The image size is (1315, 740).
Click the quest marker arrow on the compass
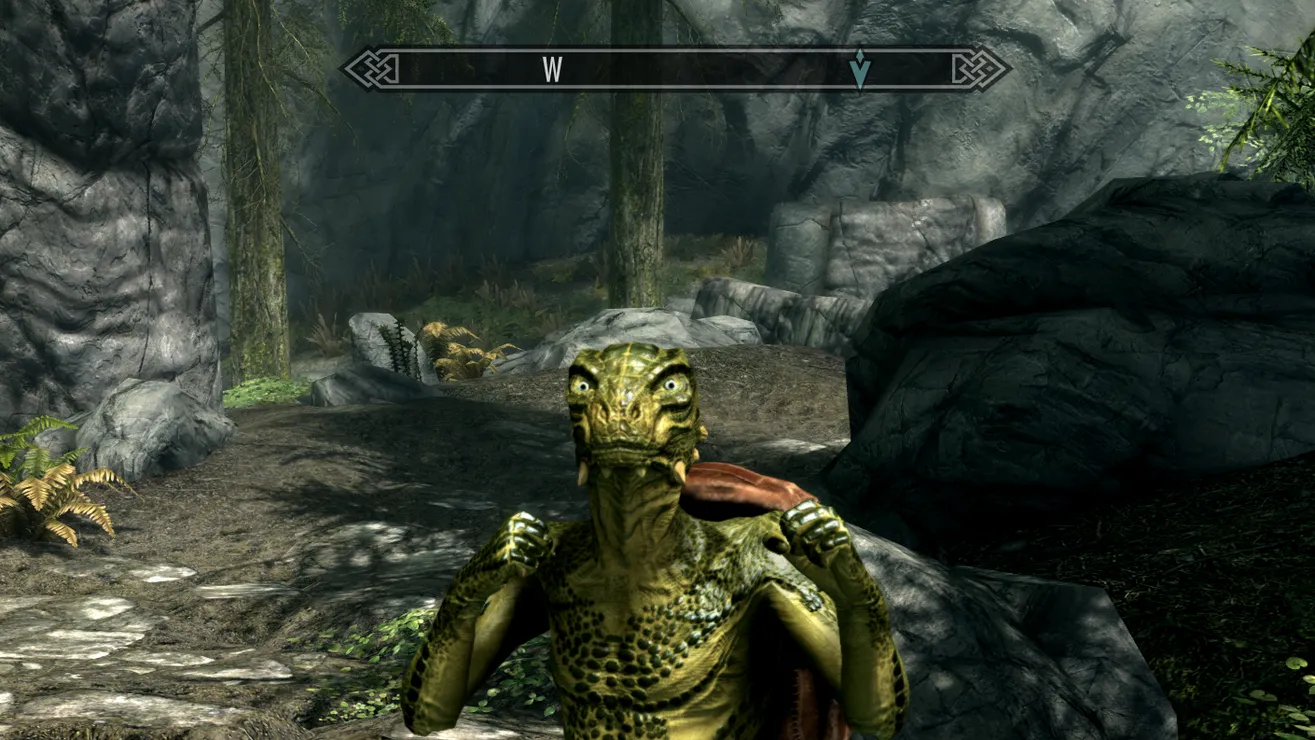click(x=859, y=69)
